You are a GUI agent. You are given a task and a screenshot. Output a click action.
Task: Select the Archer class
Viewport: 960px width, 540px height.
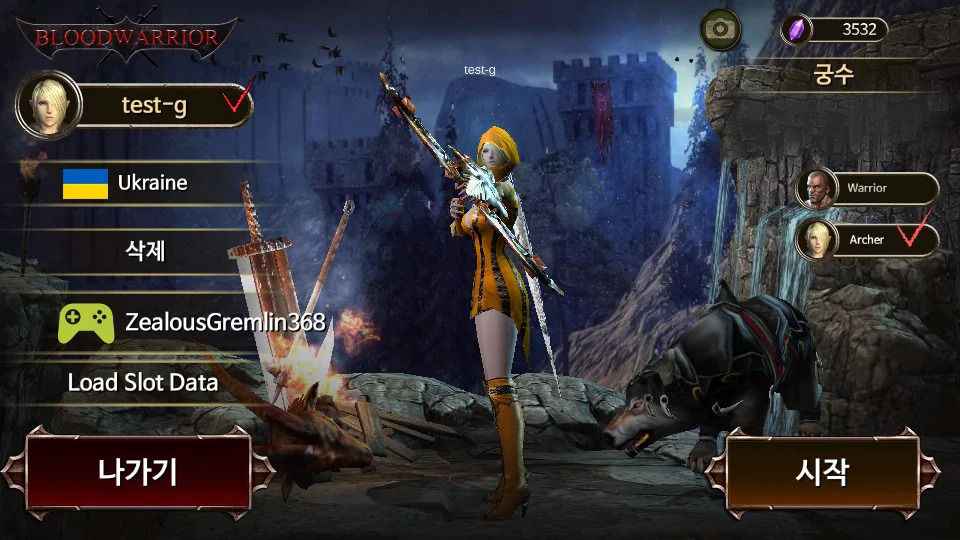point(866,240)
